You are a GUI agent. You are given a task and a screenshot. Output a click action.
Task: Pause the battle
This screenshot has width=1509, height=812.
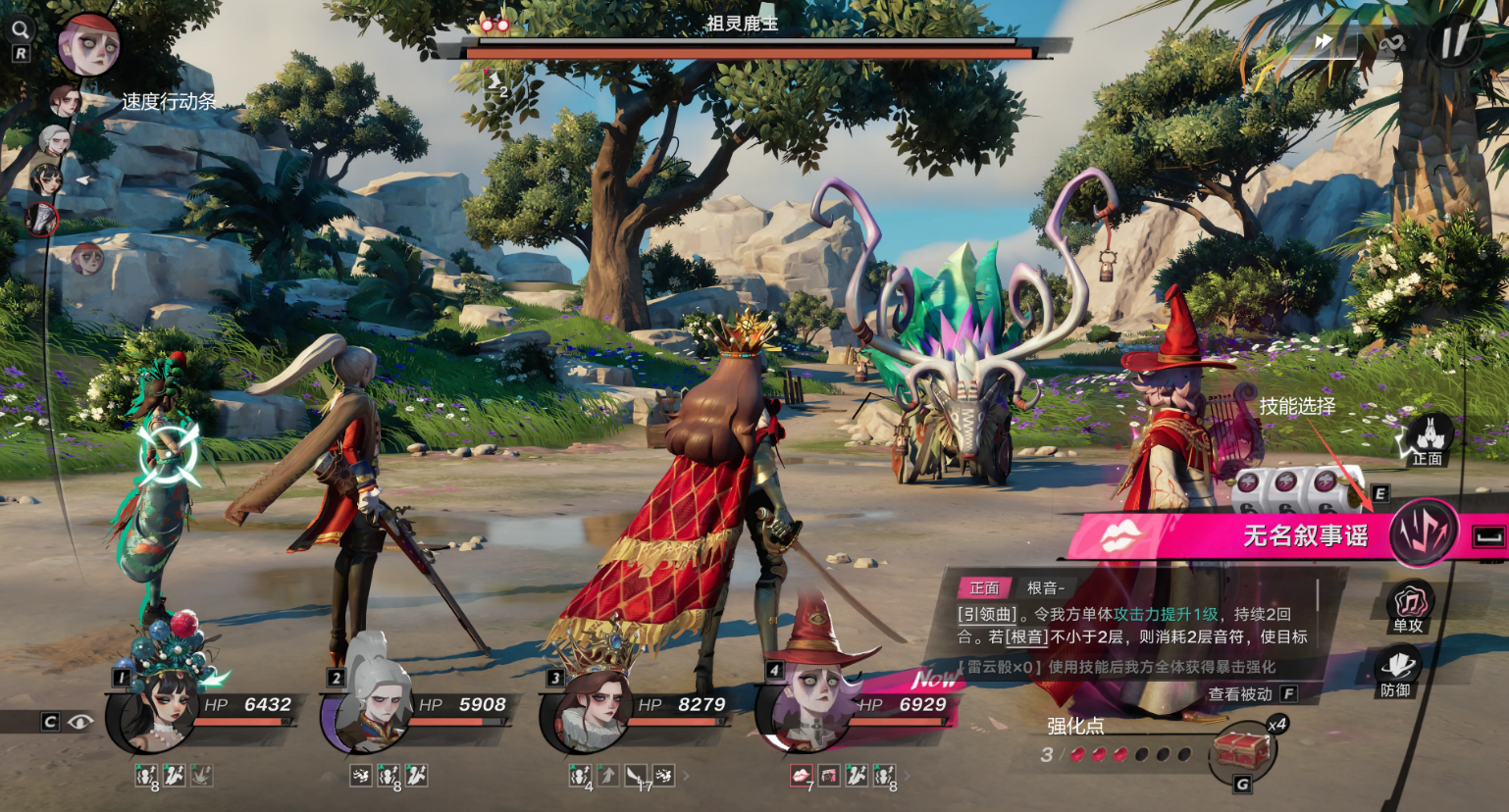point(1454,41)
